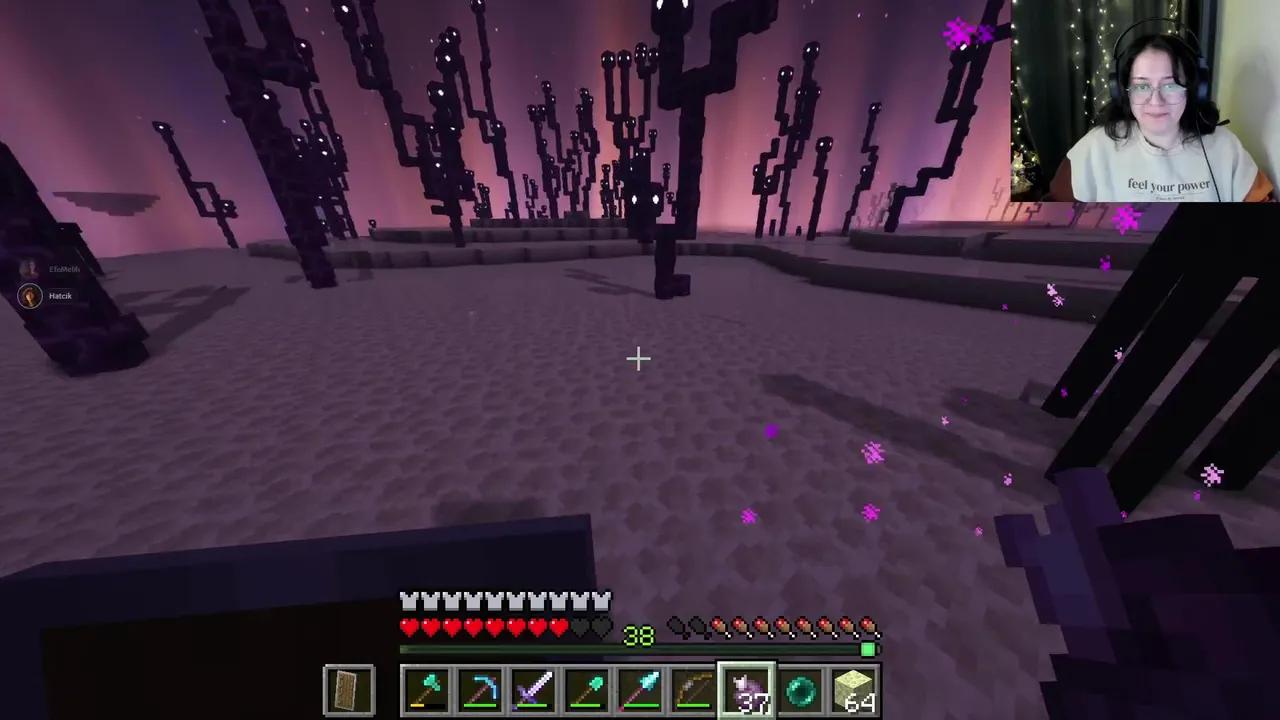Click the experience level number 38

[x=638, y=637]
